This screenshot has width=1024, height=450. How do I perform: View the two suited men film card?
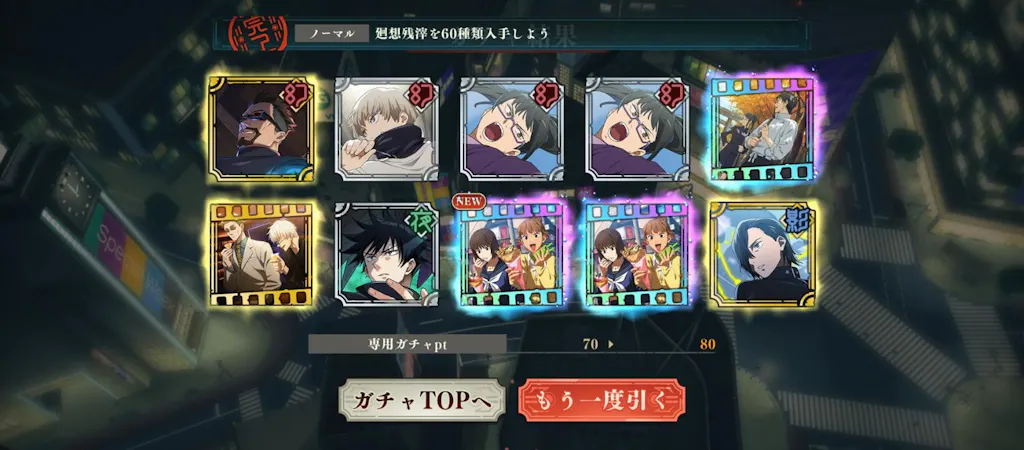pyautogui.click(x=261, y=254)
